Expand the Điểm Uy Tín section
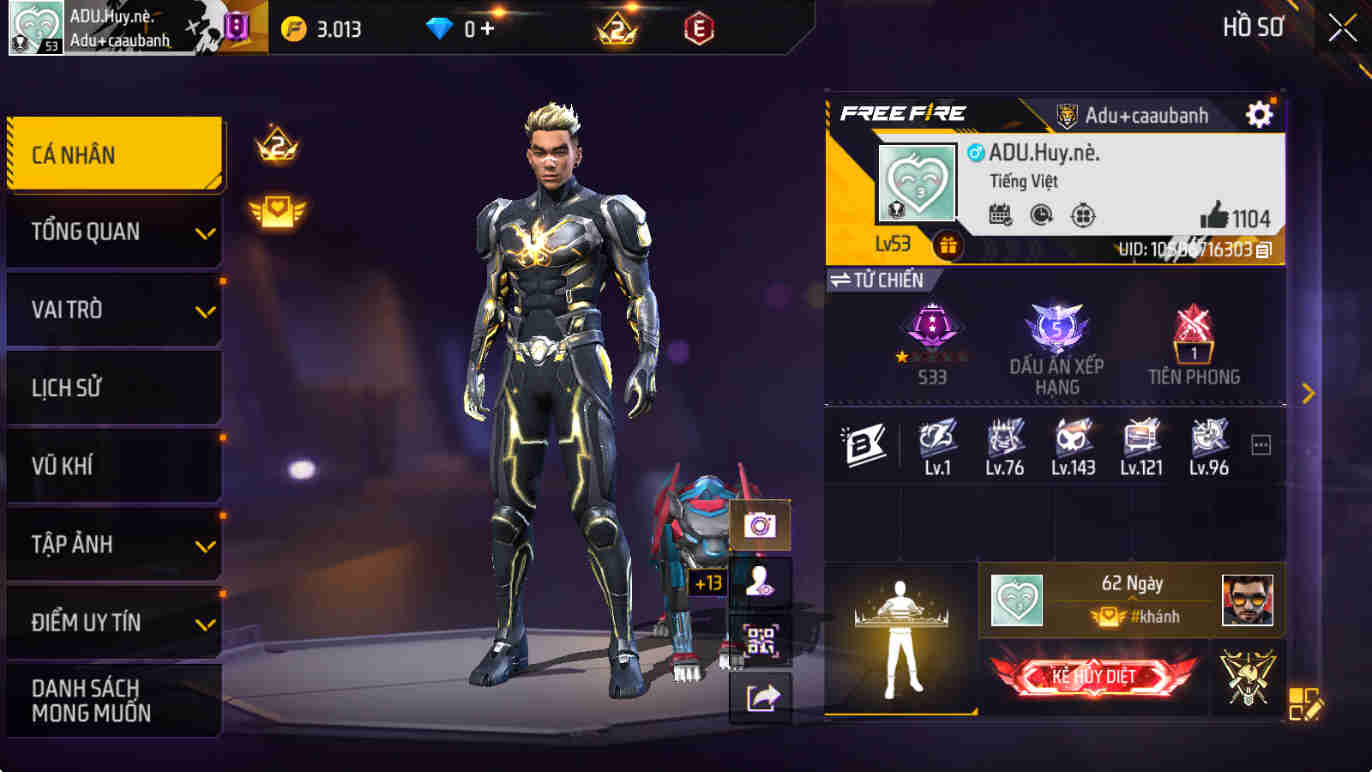Viewport: 1372px width, 772px height. point(113,622)
